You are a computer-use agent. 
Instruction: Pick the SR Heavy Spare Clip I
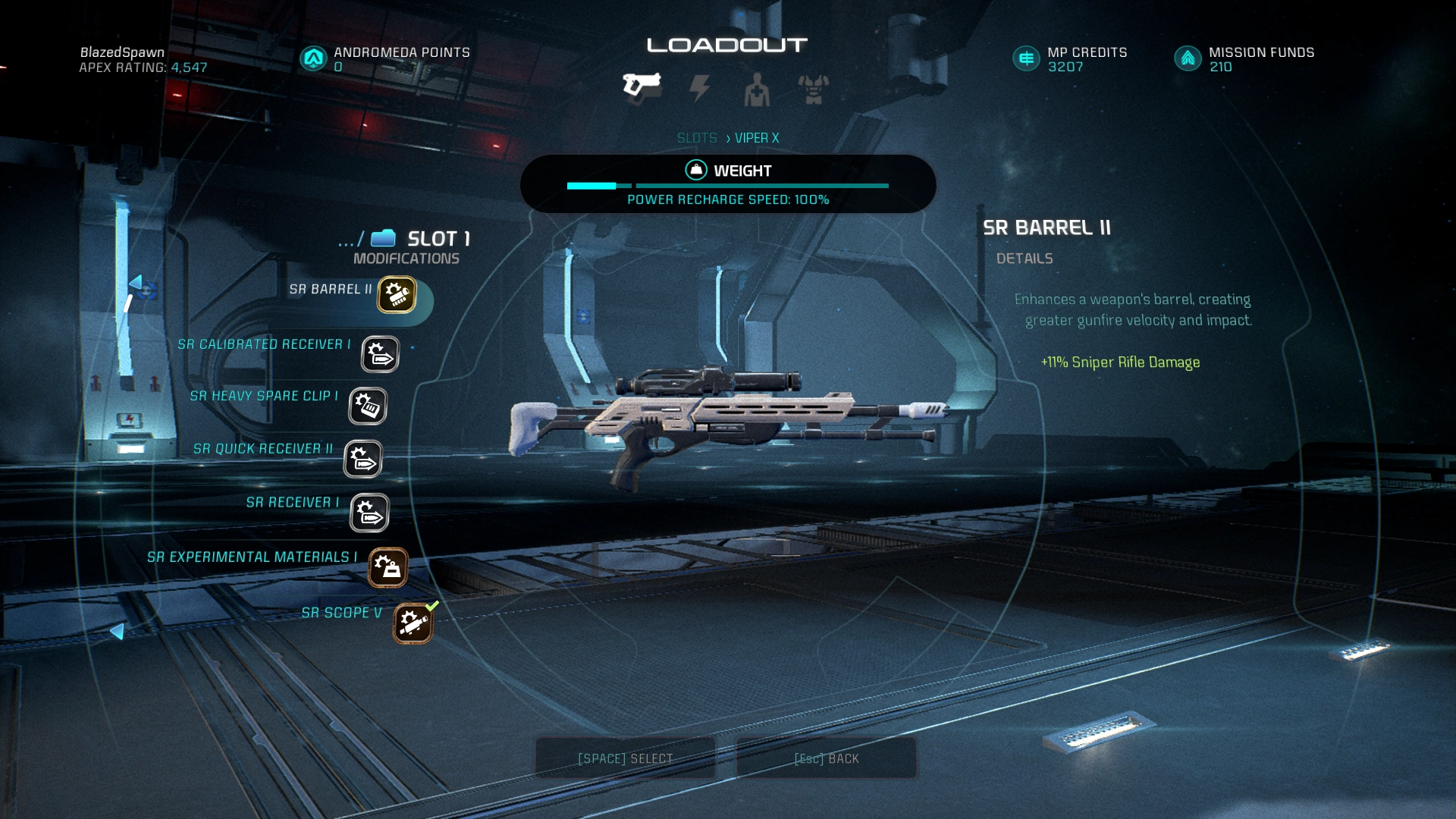pos(368,406)
